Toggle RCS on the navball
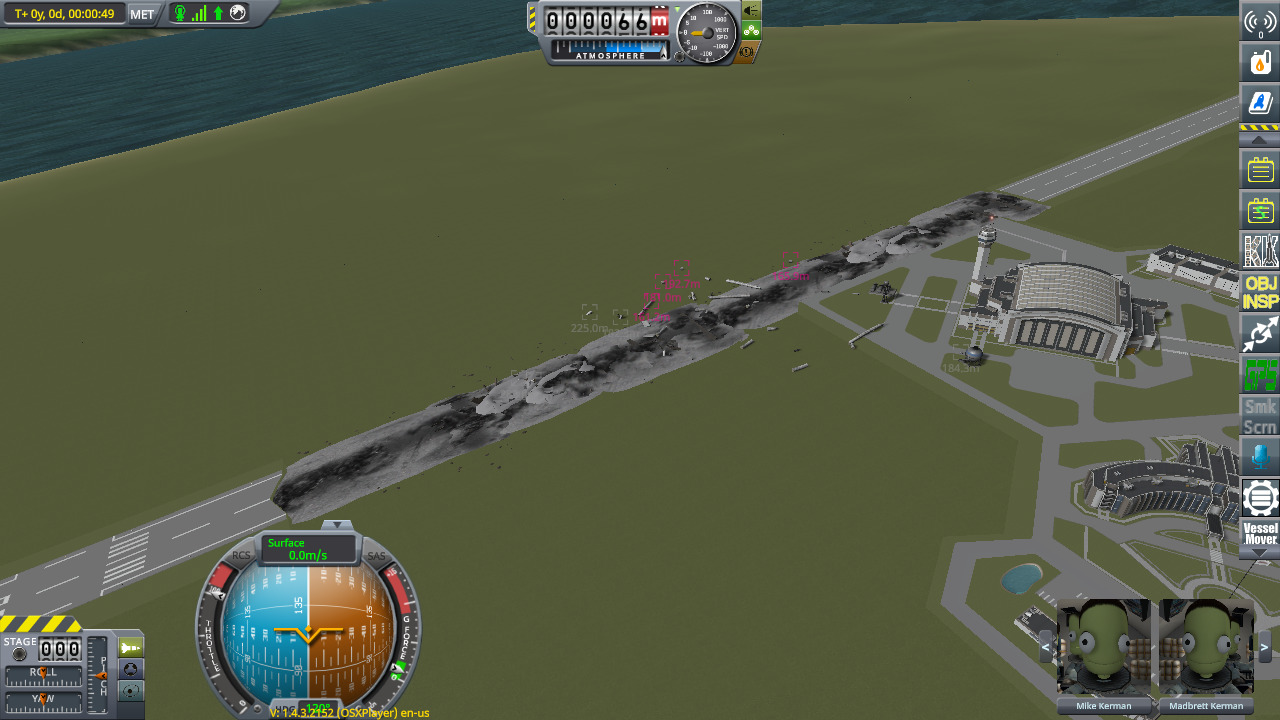 [241, 556]
